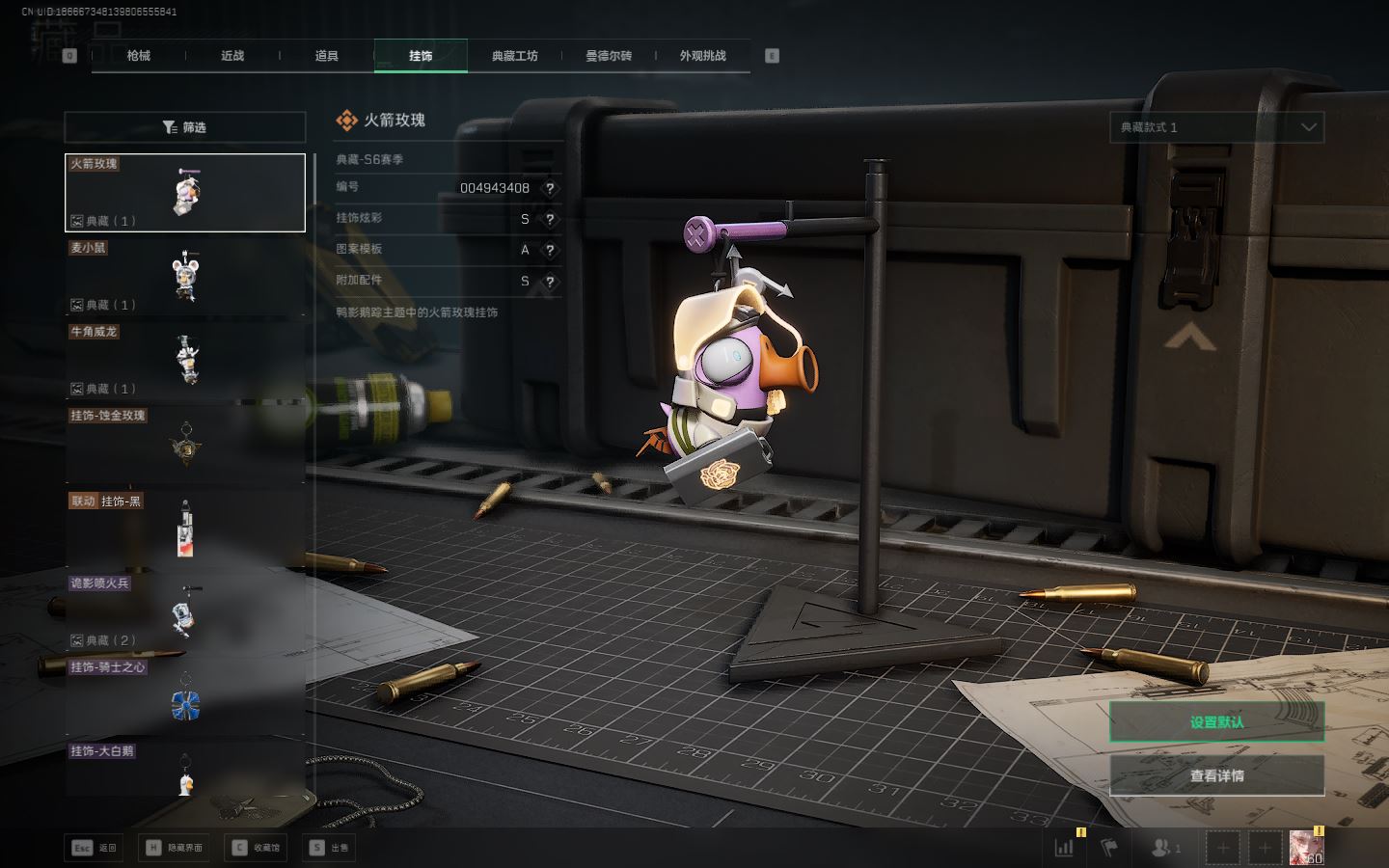Switch to the 枪械 tab

pyautogui.click(x=138, y=56)
